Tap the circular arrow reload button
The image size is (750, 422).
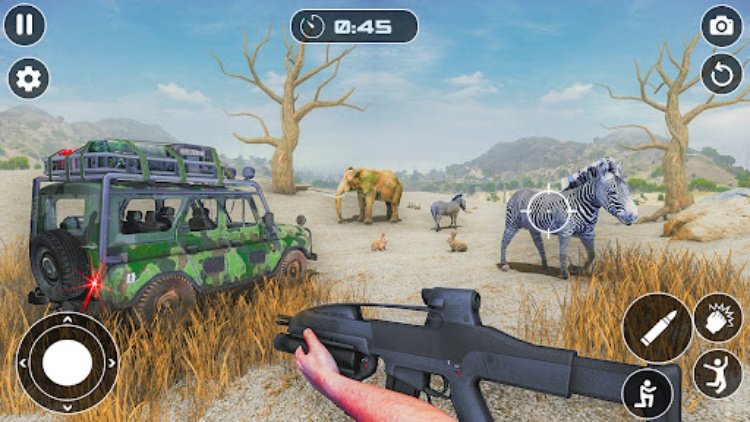tap(721, 74)
